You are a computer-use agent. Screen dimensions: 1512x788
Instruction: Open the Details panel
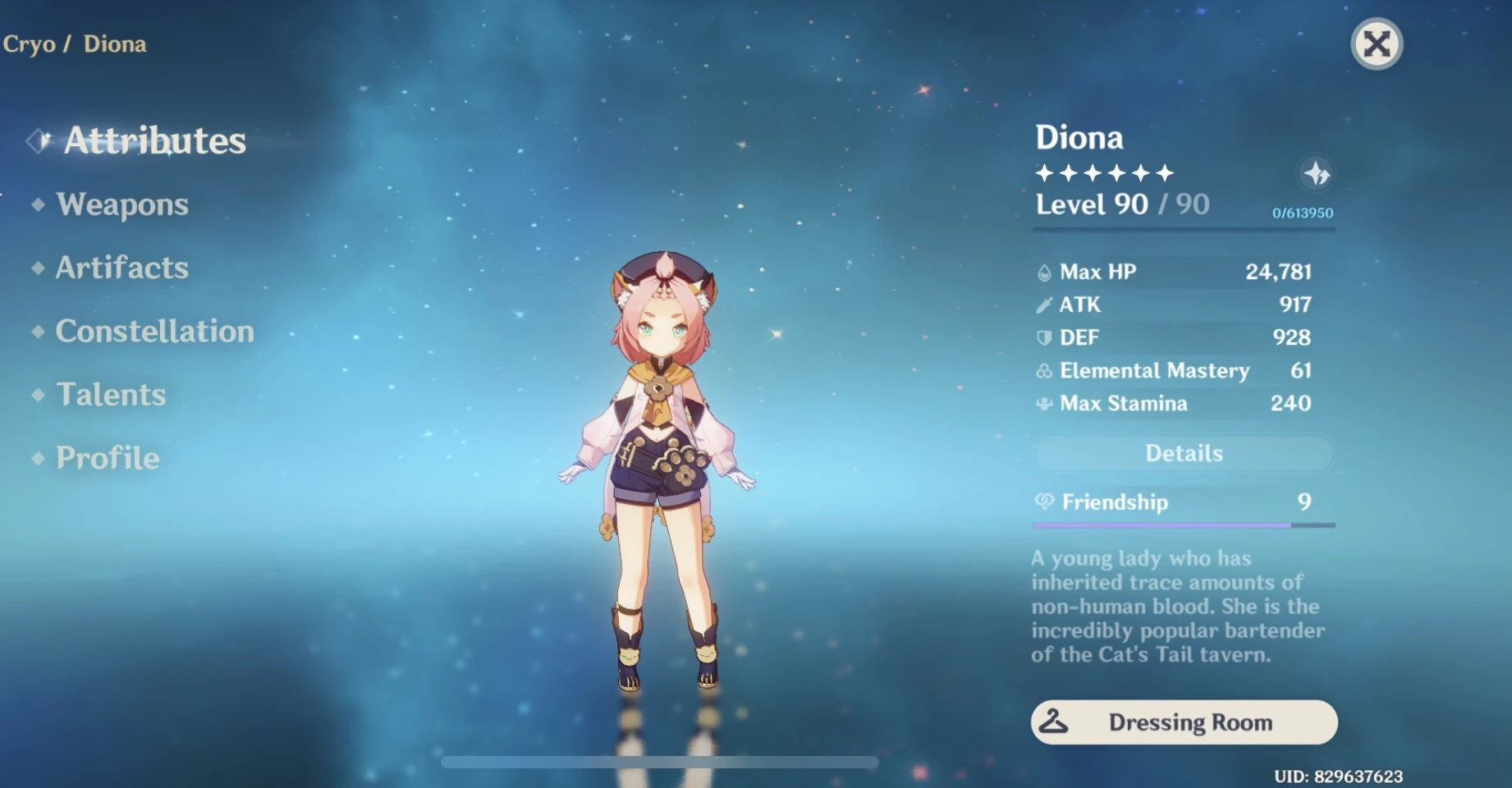(x=1183, y=453)
